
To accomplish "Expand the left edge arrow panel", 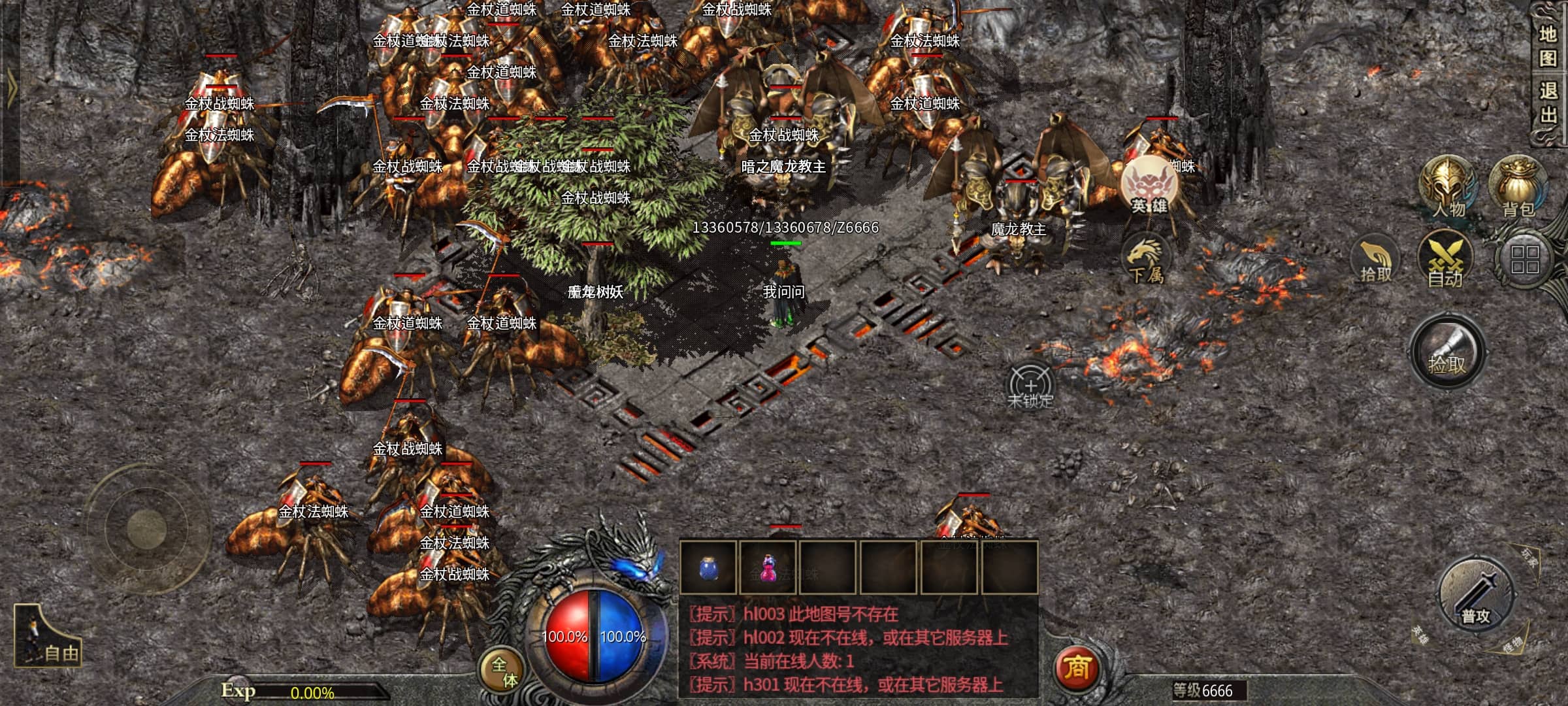I will (x=11, y=88).
